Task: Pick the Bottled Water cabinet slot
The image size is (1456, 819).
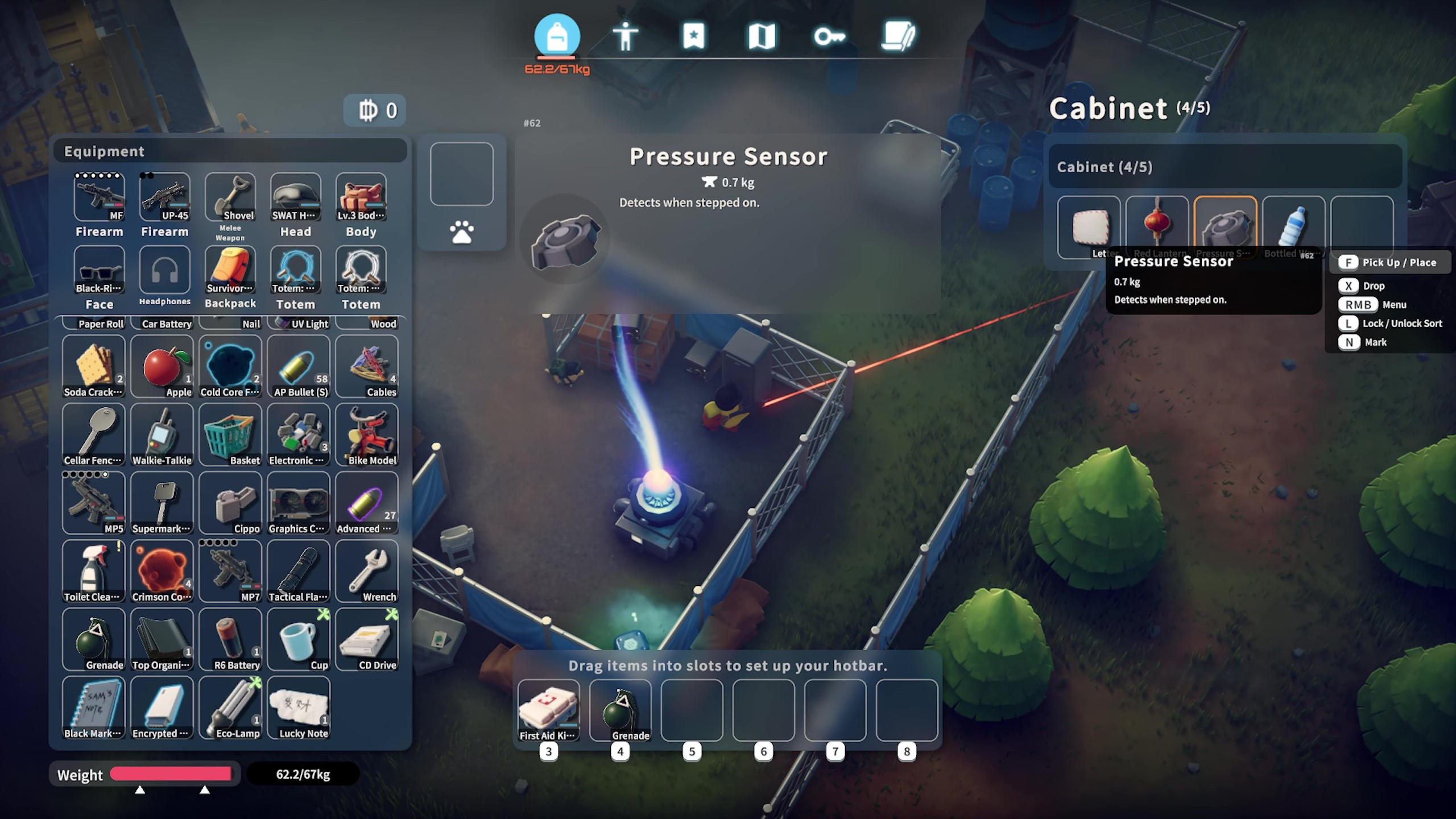Action: [x=1293, y=226]
